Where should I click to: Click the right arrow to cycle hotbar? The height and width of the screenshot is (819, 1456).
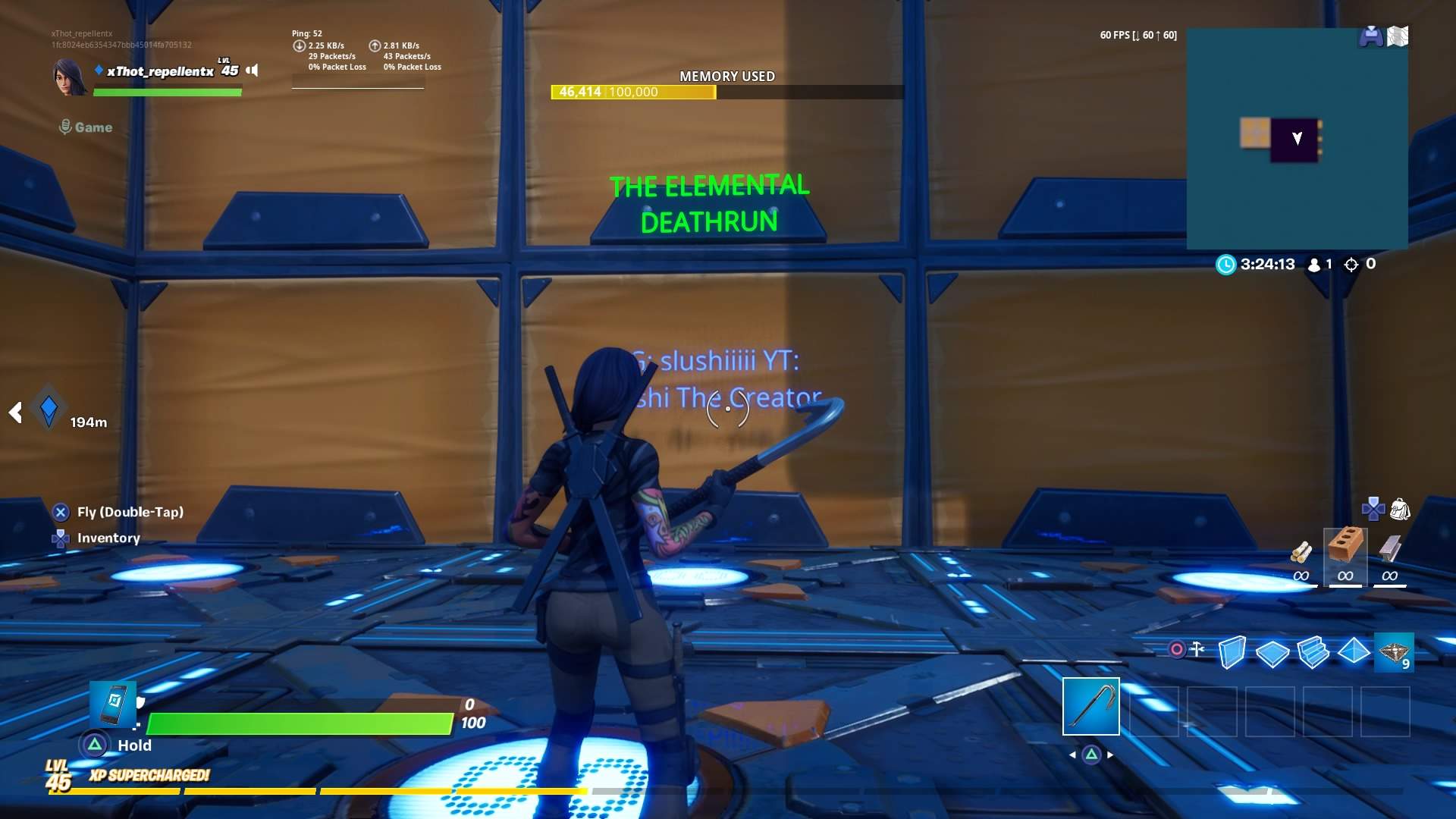[x=1110, y=755]
